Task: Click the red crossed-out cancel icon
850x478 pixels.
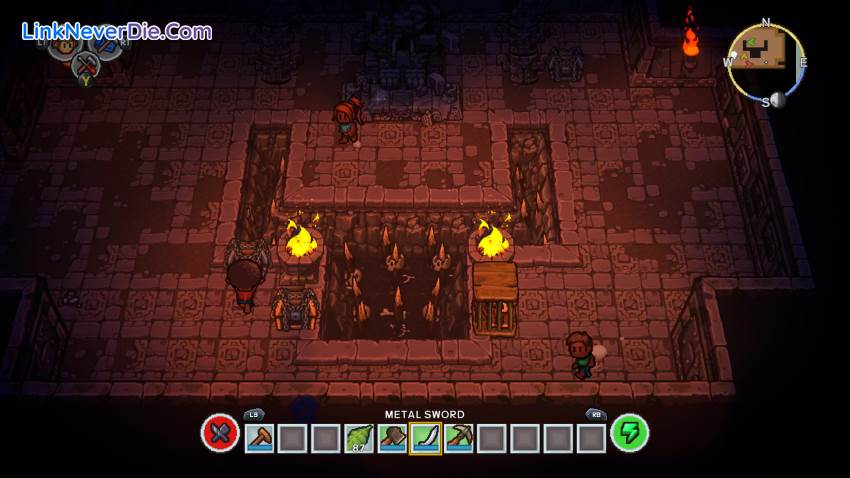Action: point(220,433)
